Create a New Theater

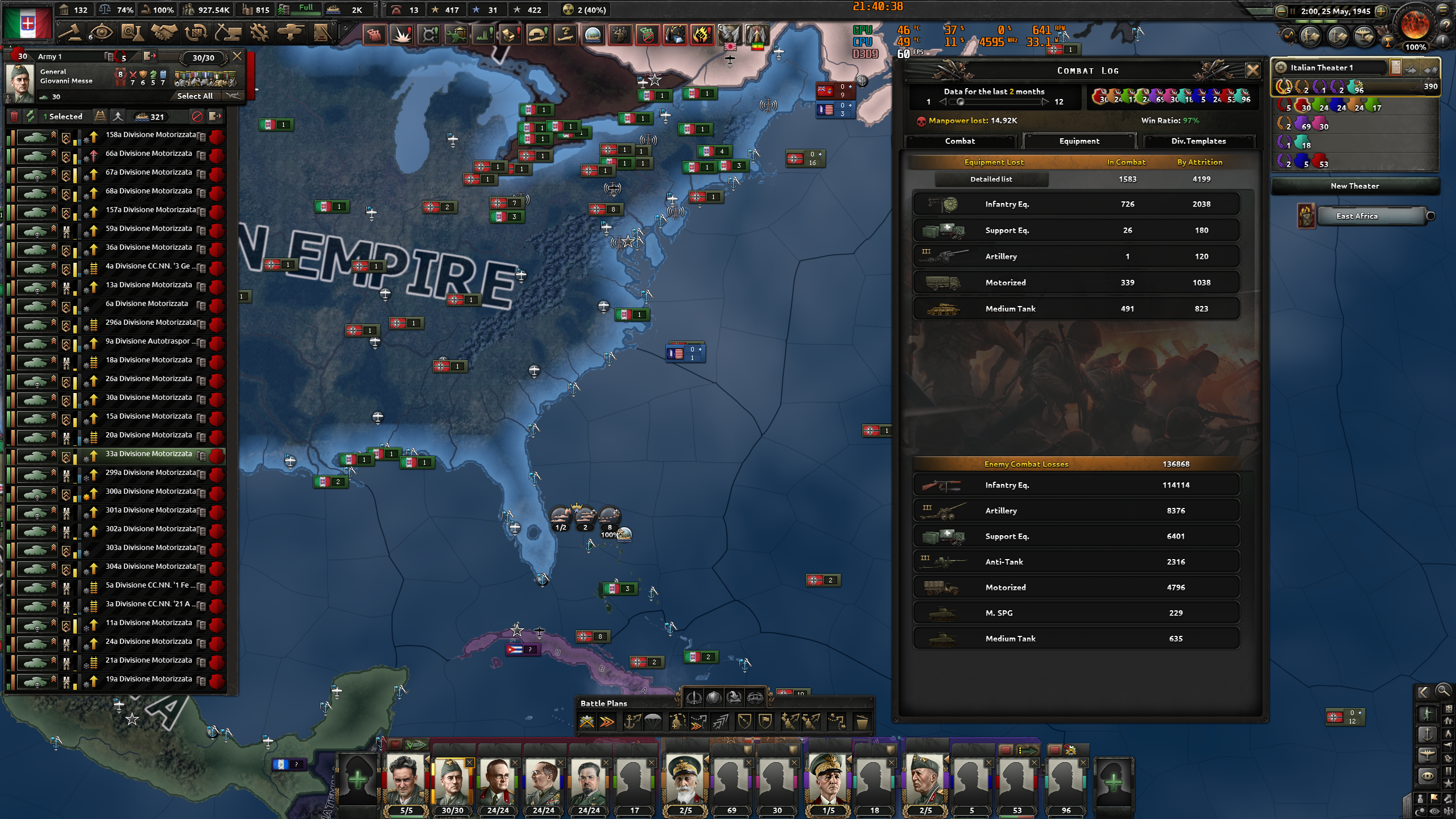(x=1355, y=186)
